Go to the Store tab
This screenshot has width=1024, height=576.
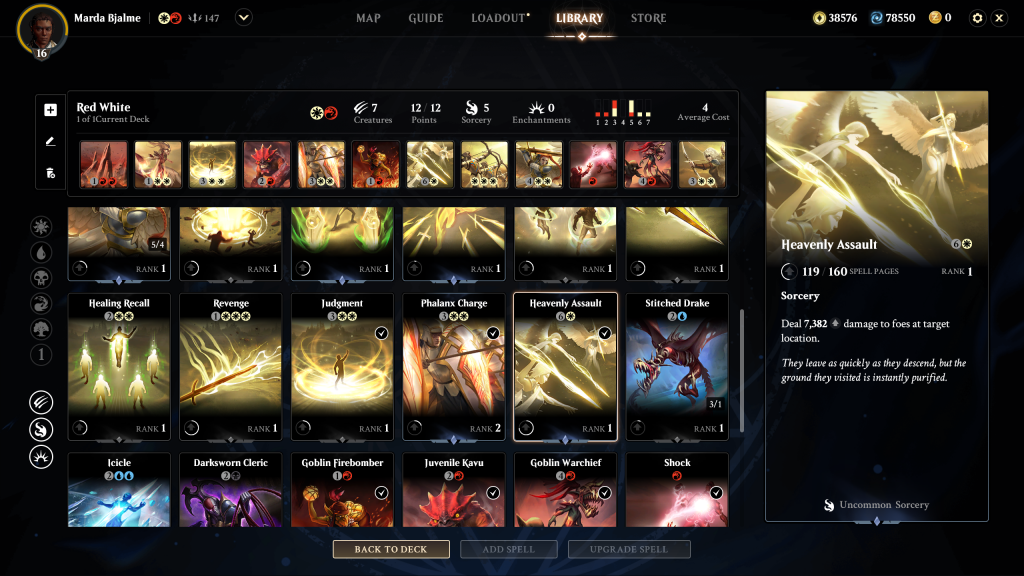pos(648,18)
